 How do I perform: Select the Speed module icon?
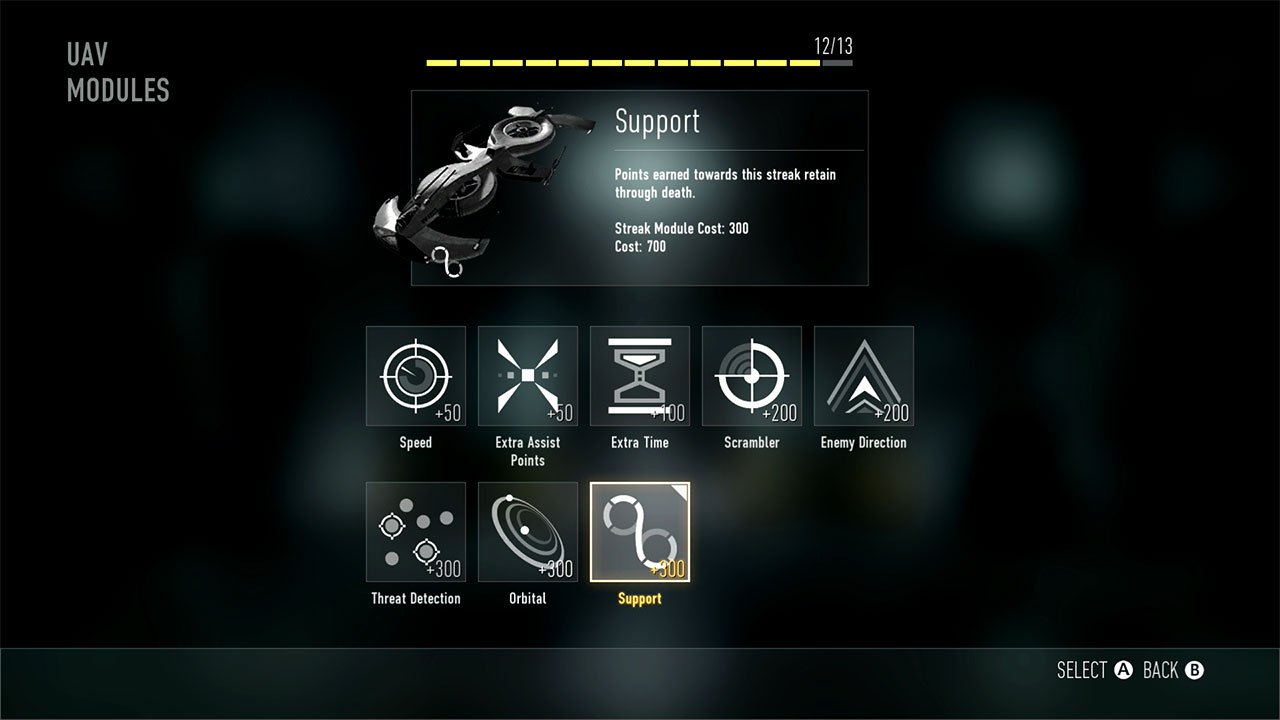click(415, 375)
